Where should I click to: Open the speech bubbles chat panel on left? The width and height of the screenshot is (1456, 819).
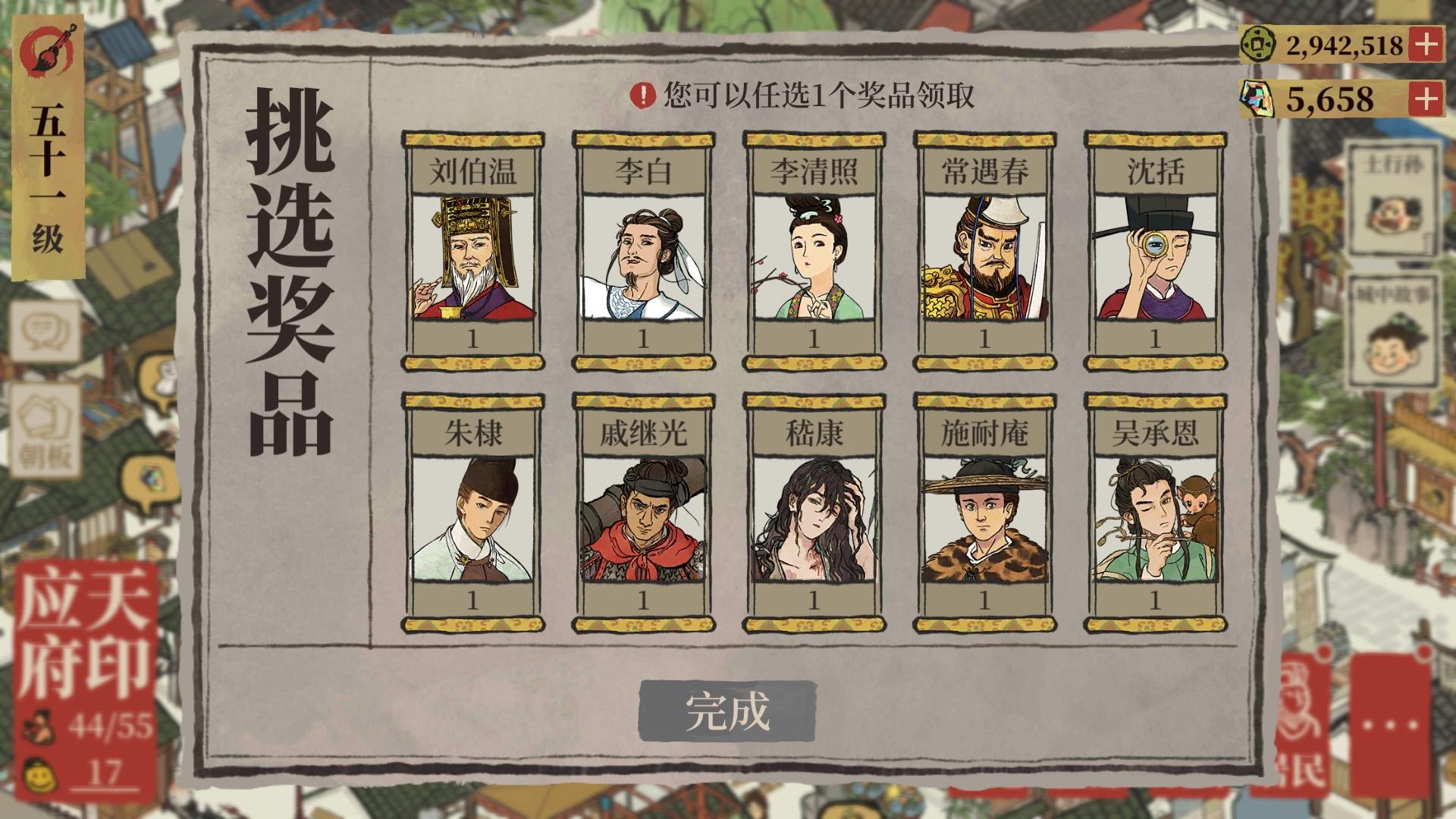(45, 331)
